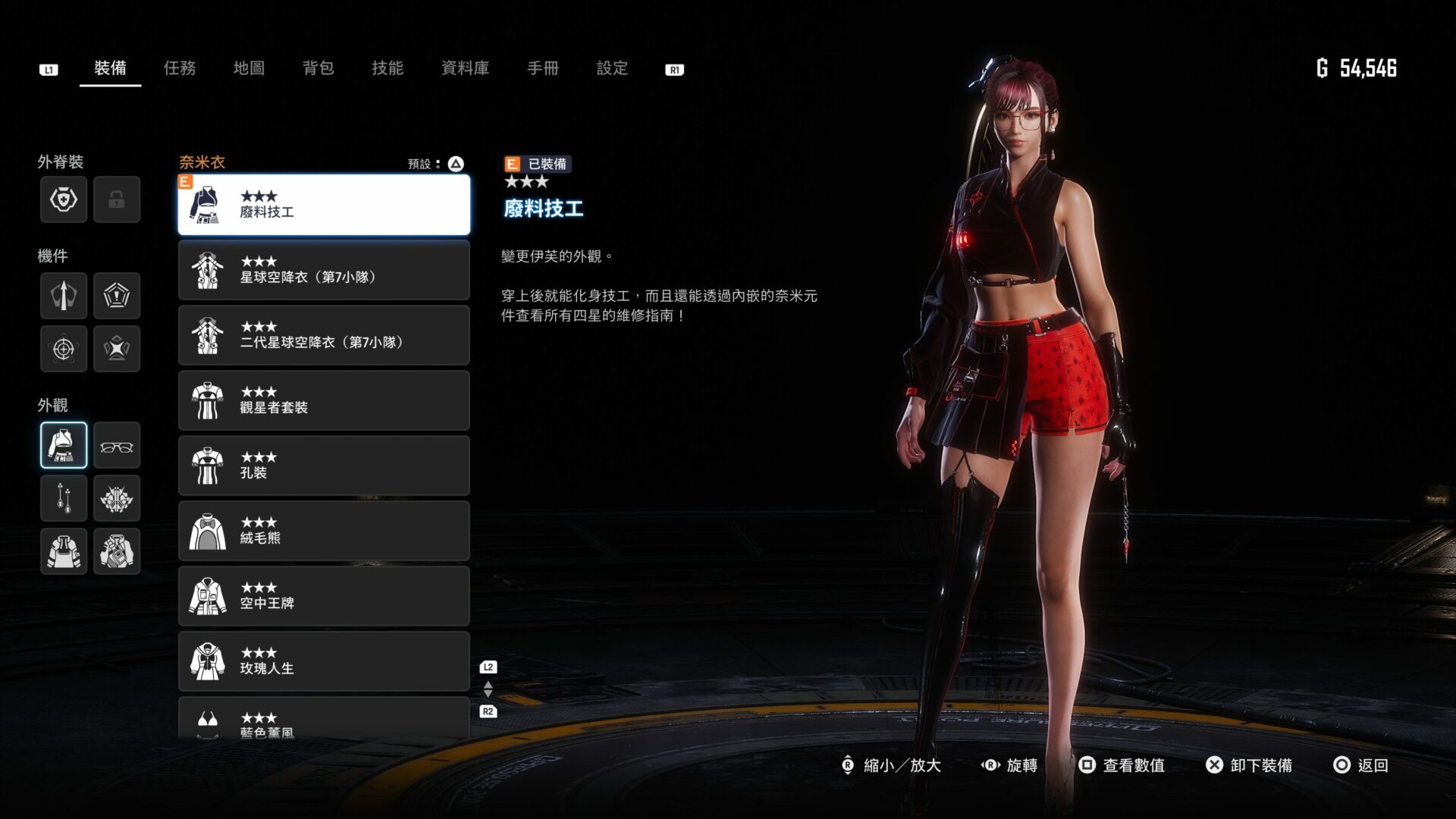This screenshot has width=1456, height=819.
Task: Open the 地圖 tab
Action: pyautogui.click(x=249, y=68)
